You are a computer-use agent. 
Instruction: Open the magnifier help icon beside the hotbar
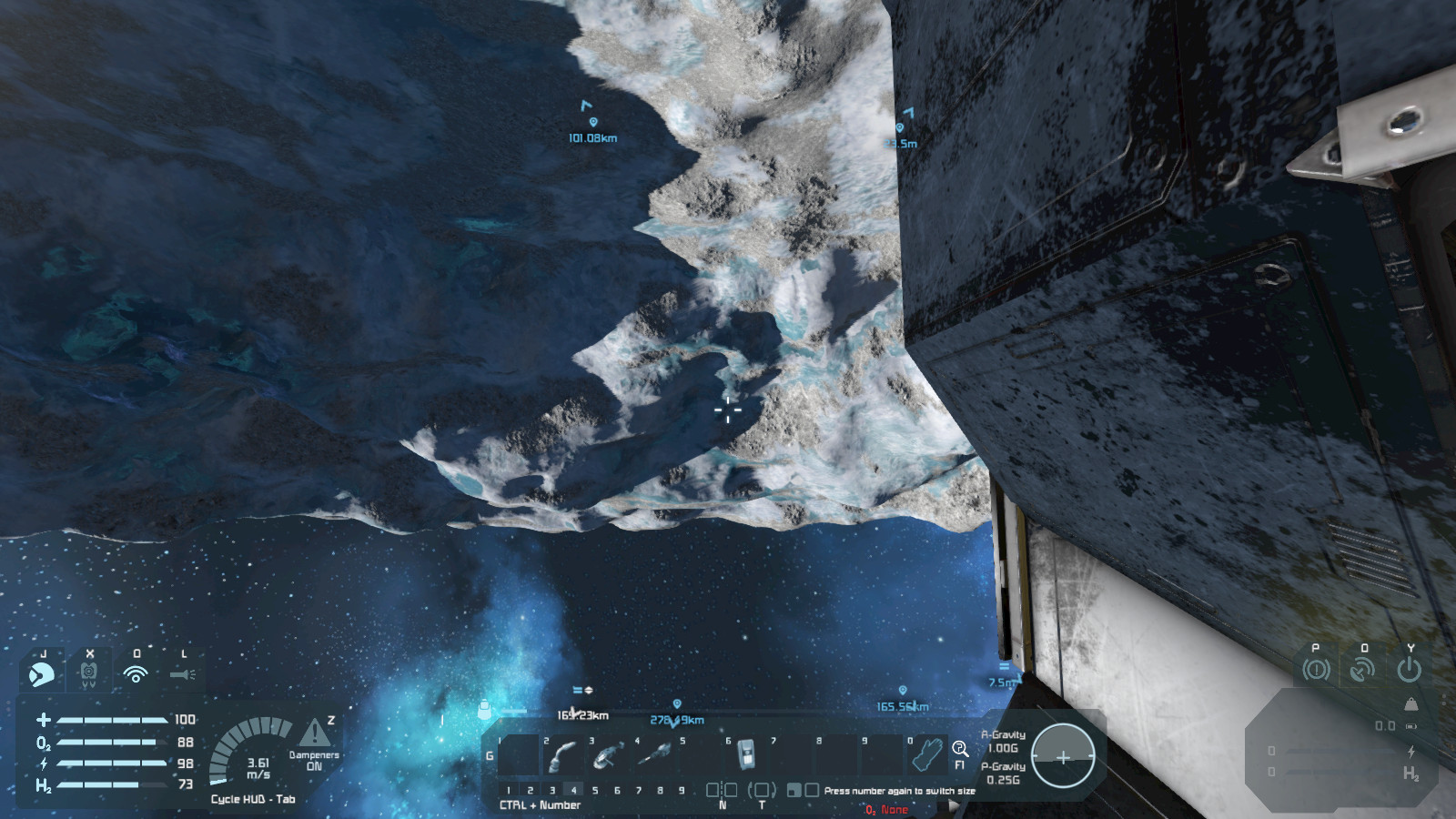960,749
